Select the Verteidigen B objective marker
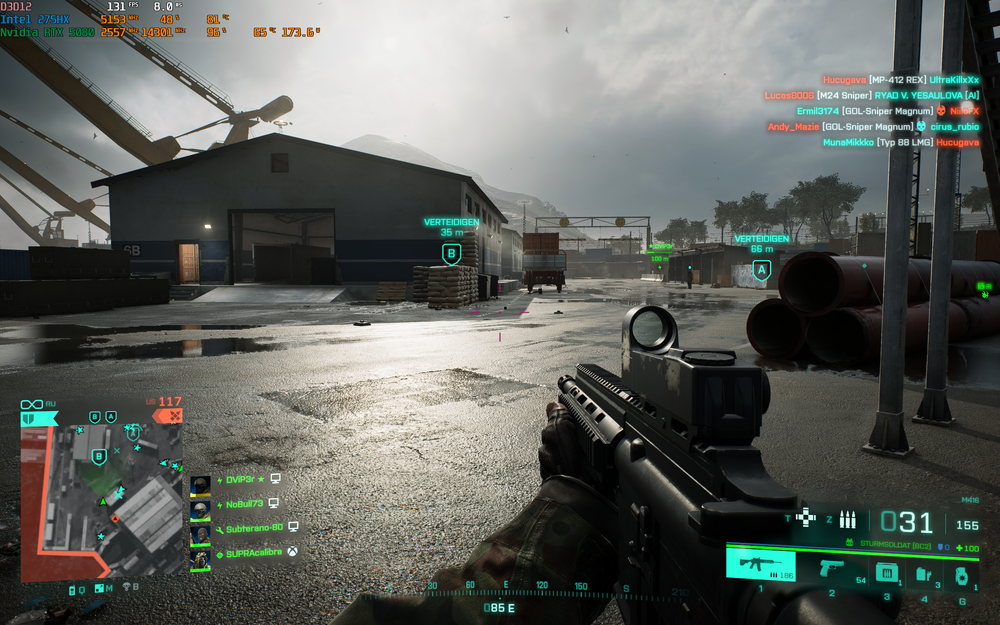Viewport: 1000px width, 625px height. pos(451,254)
